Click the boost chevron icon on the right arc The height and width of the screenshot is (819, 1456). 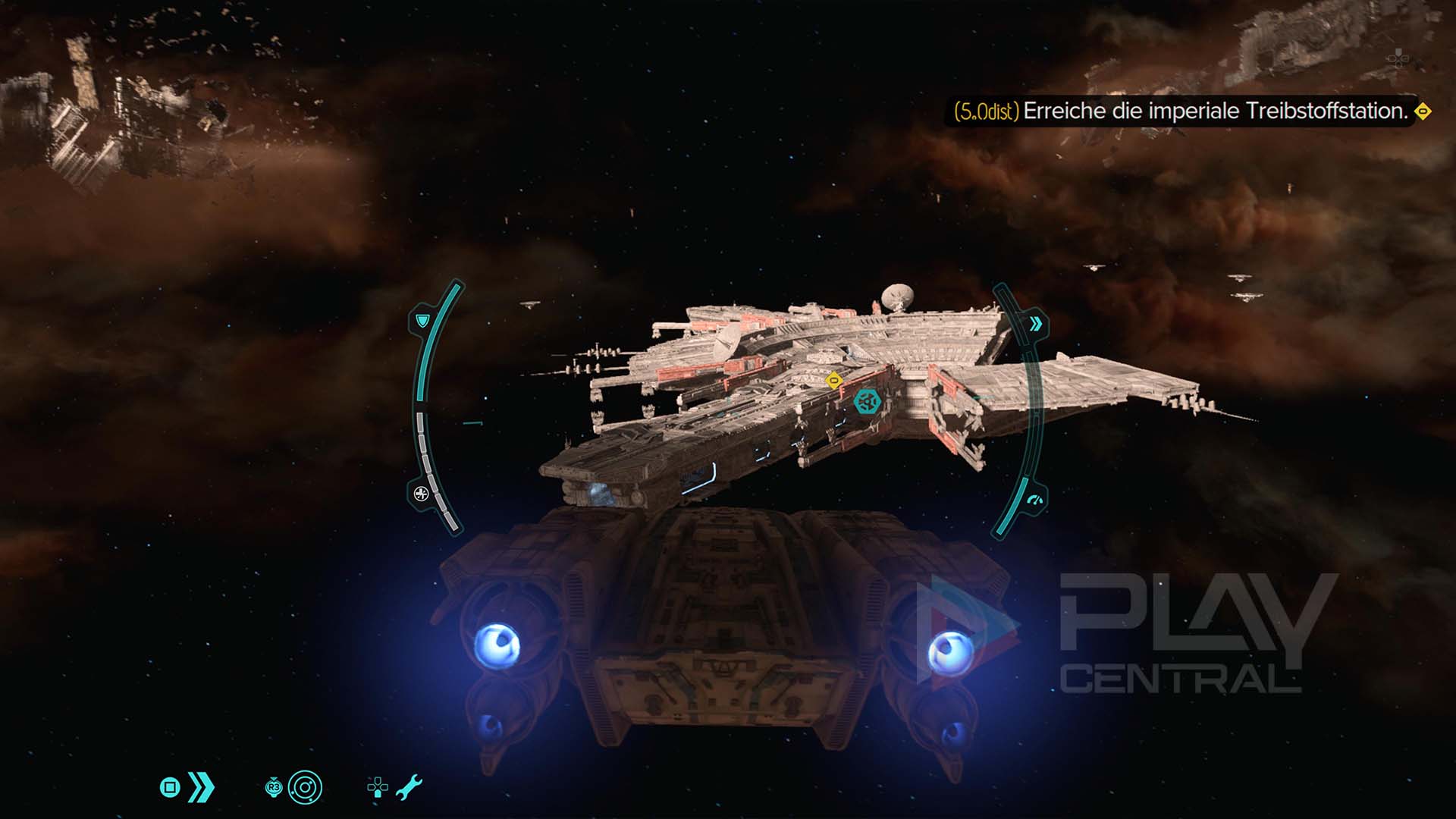click(1035, 325)
